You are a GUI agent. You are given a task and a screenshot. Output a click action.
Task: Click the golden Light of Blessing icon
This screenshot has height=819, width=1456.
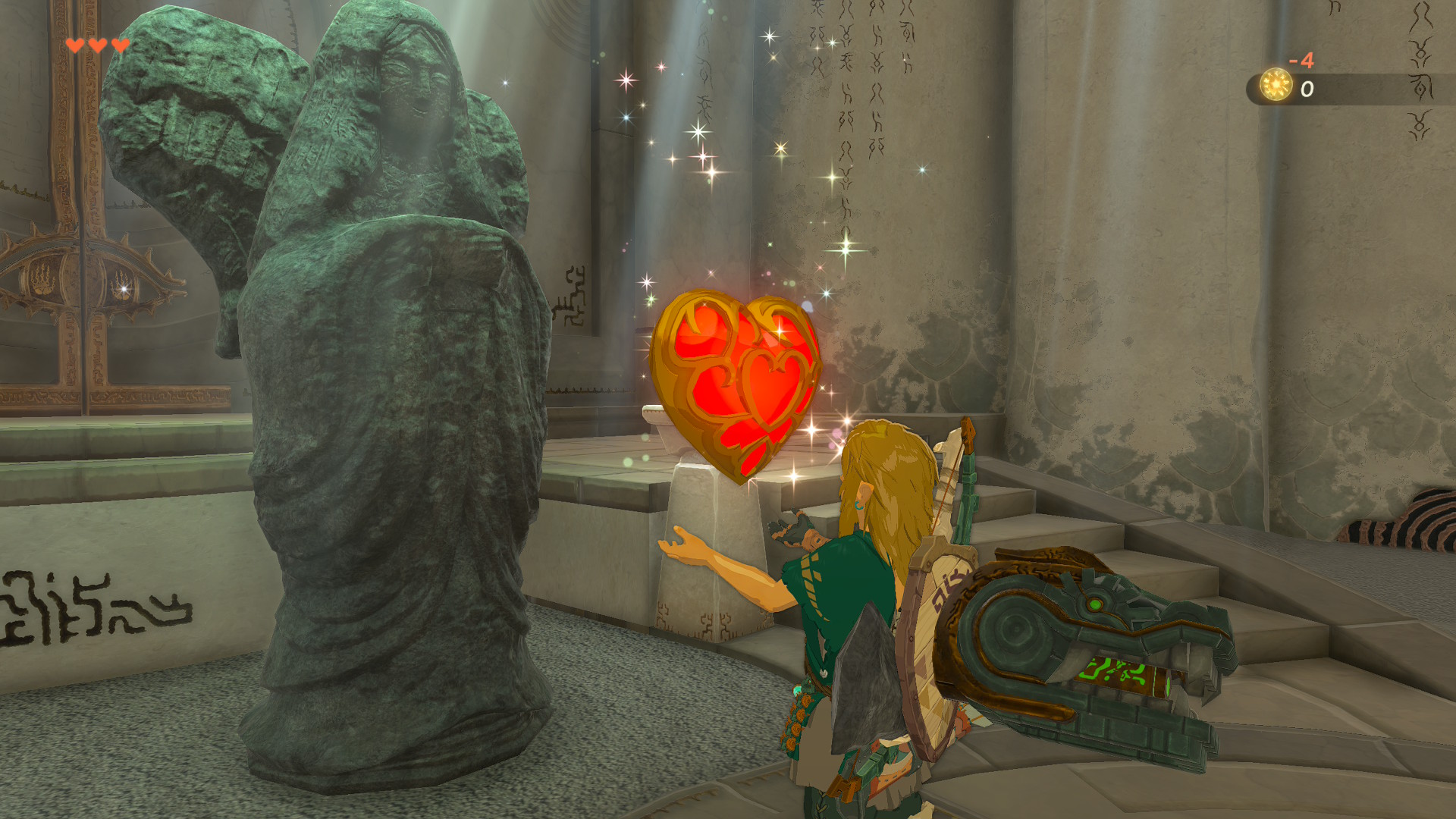tap(1276, 85)
